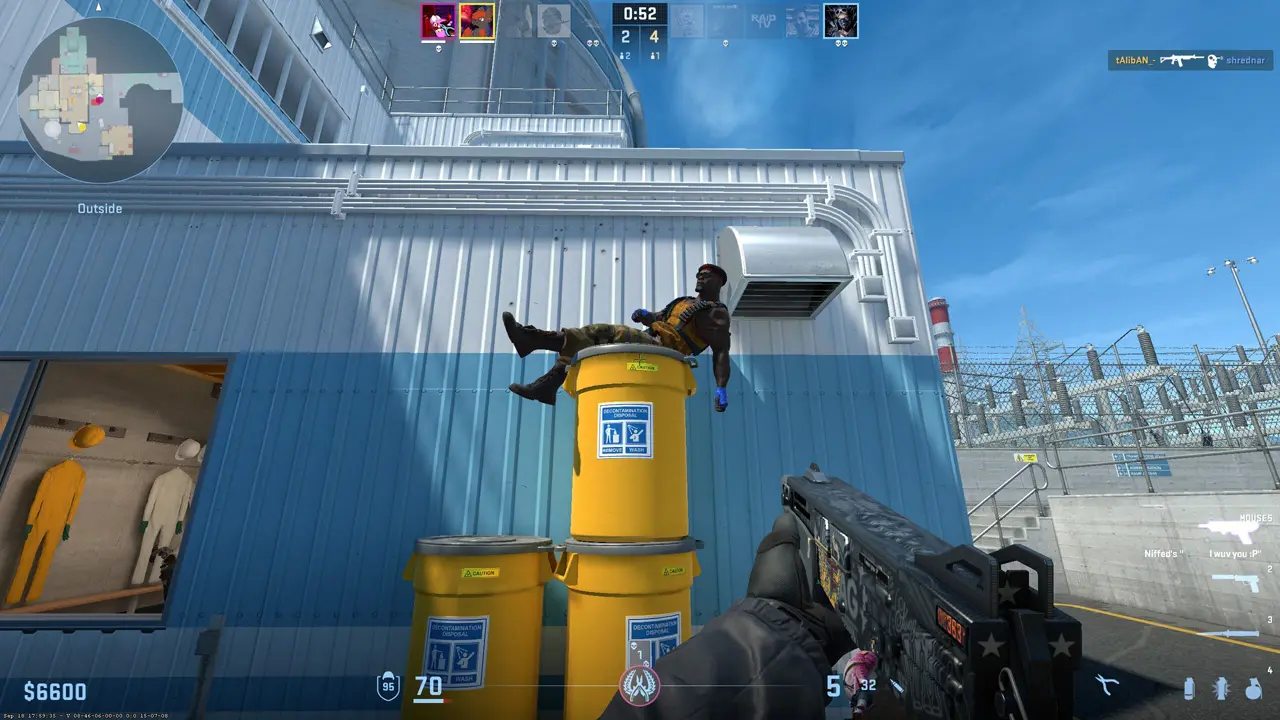Select the yellow-bordered teammate avatar
The width and height of the screenshot is (1280, 720).
coord(477,21)
